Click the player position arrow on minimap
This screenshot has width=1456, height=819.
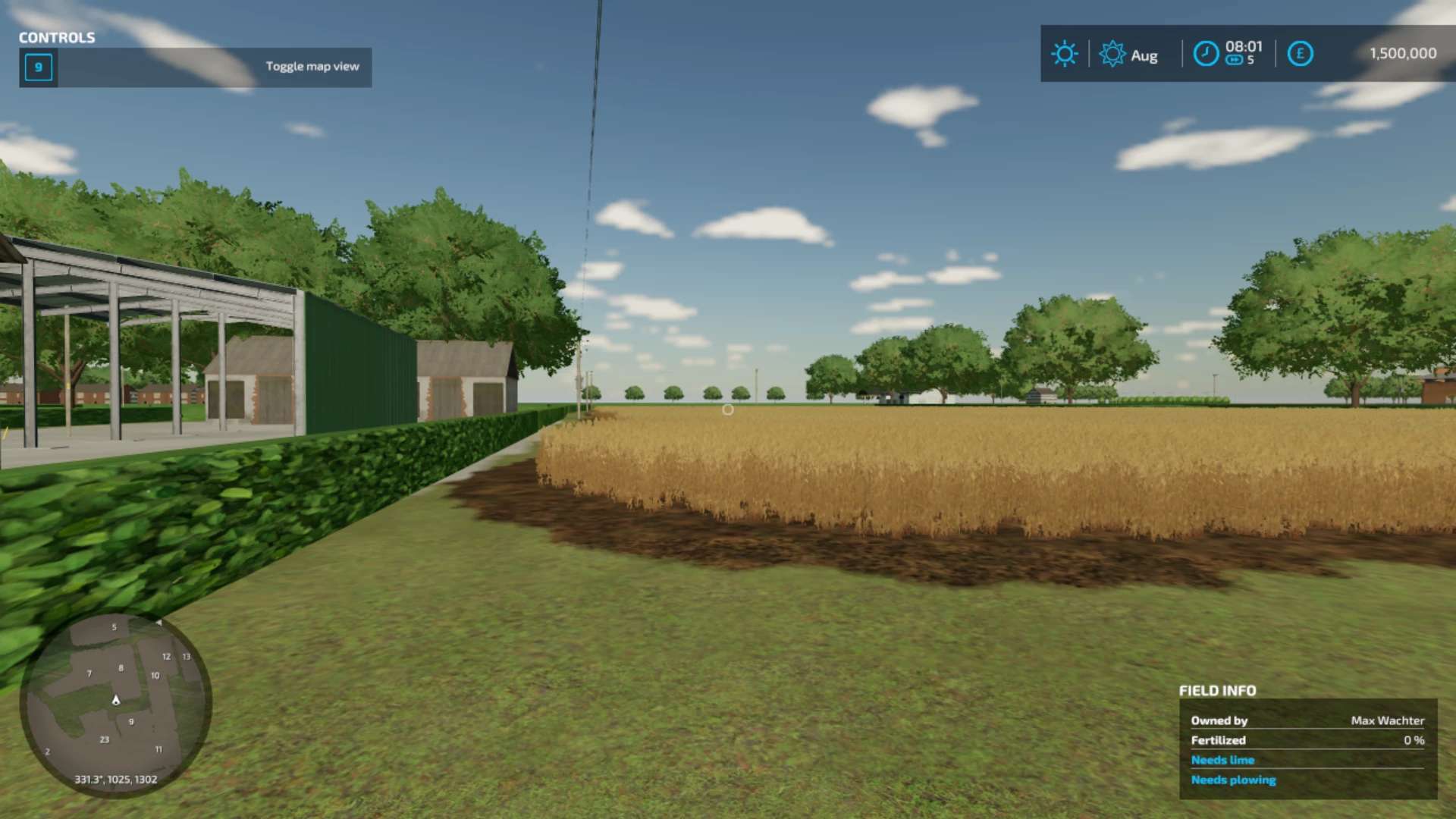[x=116, y=700]
